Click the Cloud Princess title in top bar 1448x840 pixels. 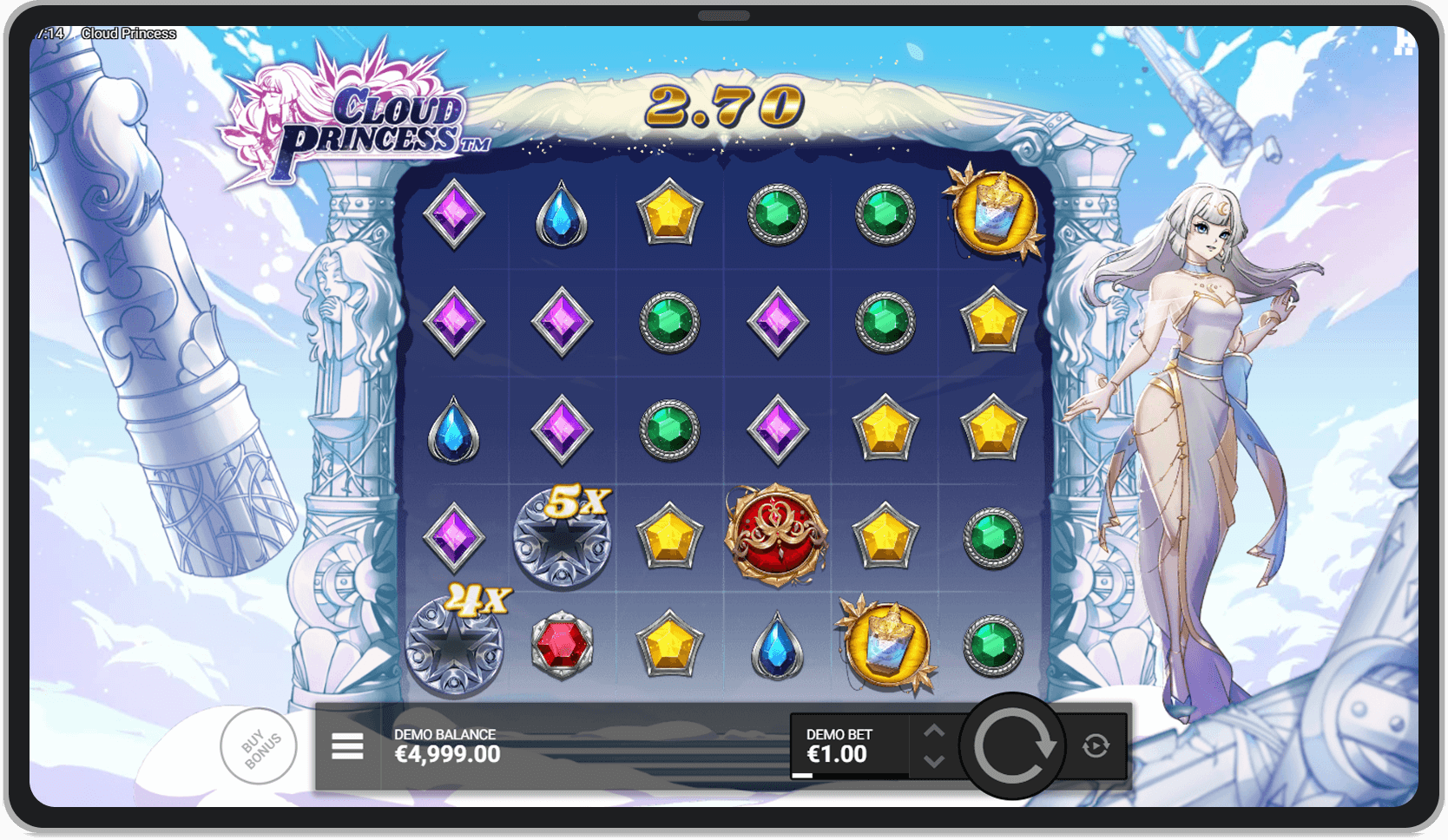[x=128, y=33]
